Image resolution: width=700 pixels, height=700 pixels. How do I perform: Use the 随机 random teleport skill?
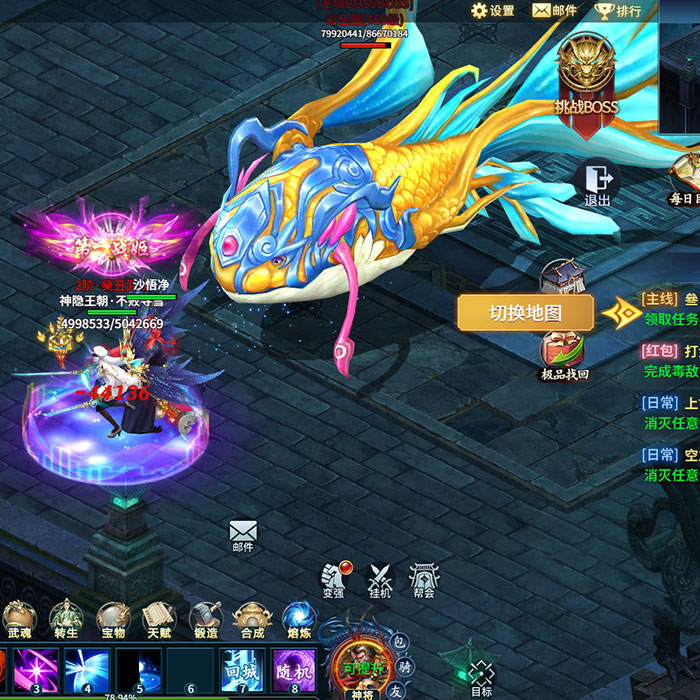coord(294,670)
